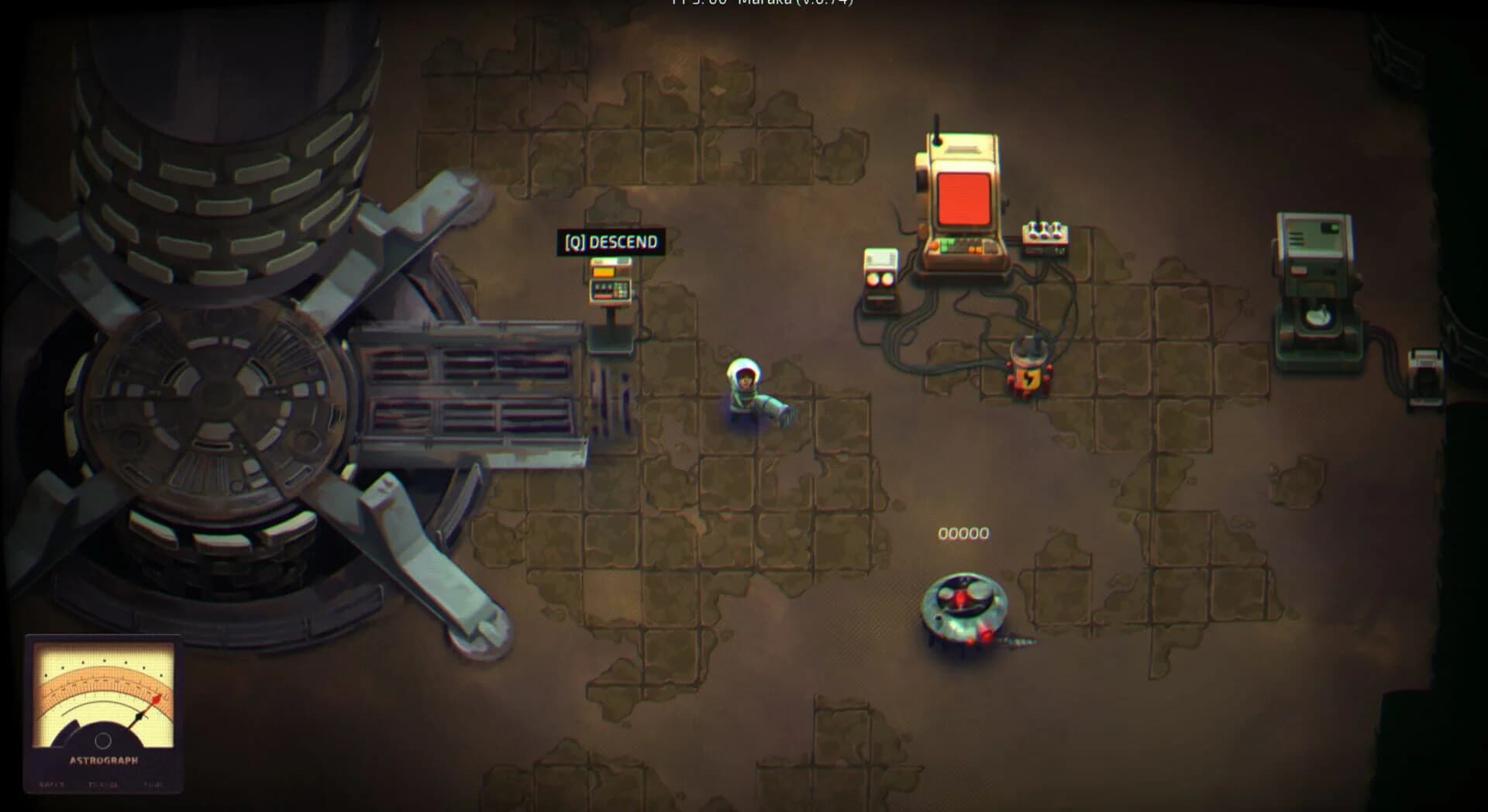Click the drone hovering near the bottom
Screen dimensions: 1488x812
click(965, 608)
